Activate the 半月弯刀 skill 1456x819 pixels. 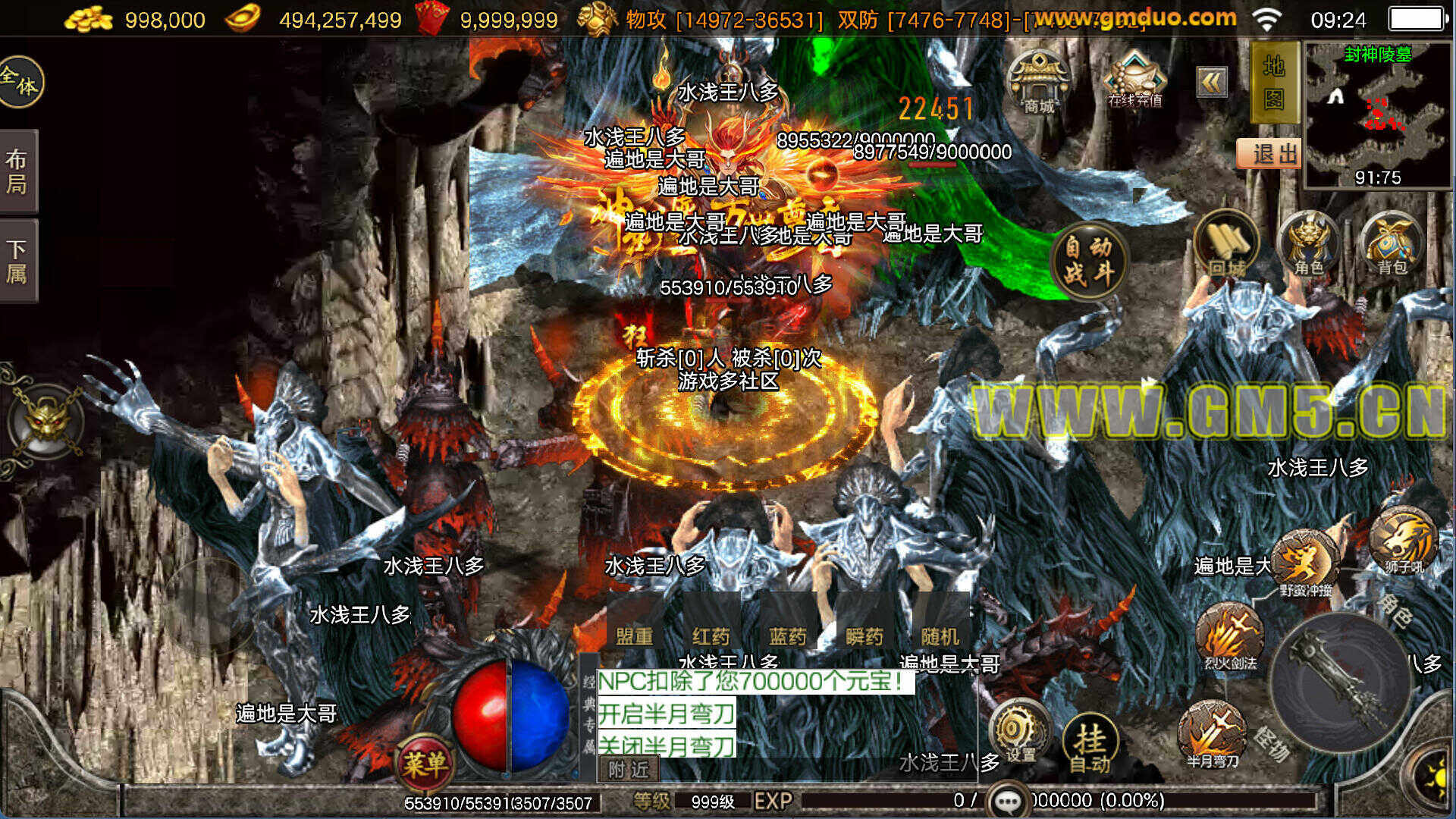pos(1212,734)
